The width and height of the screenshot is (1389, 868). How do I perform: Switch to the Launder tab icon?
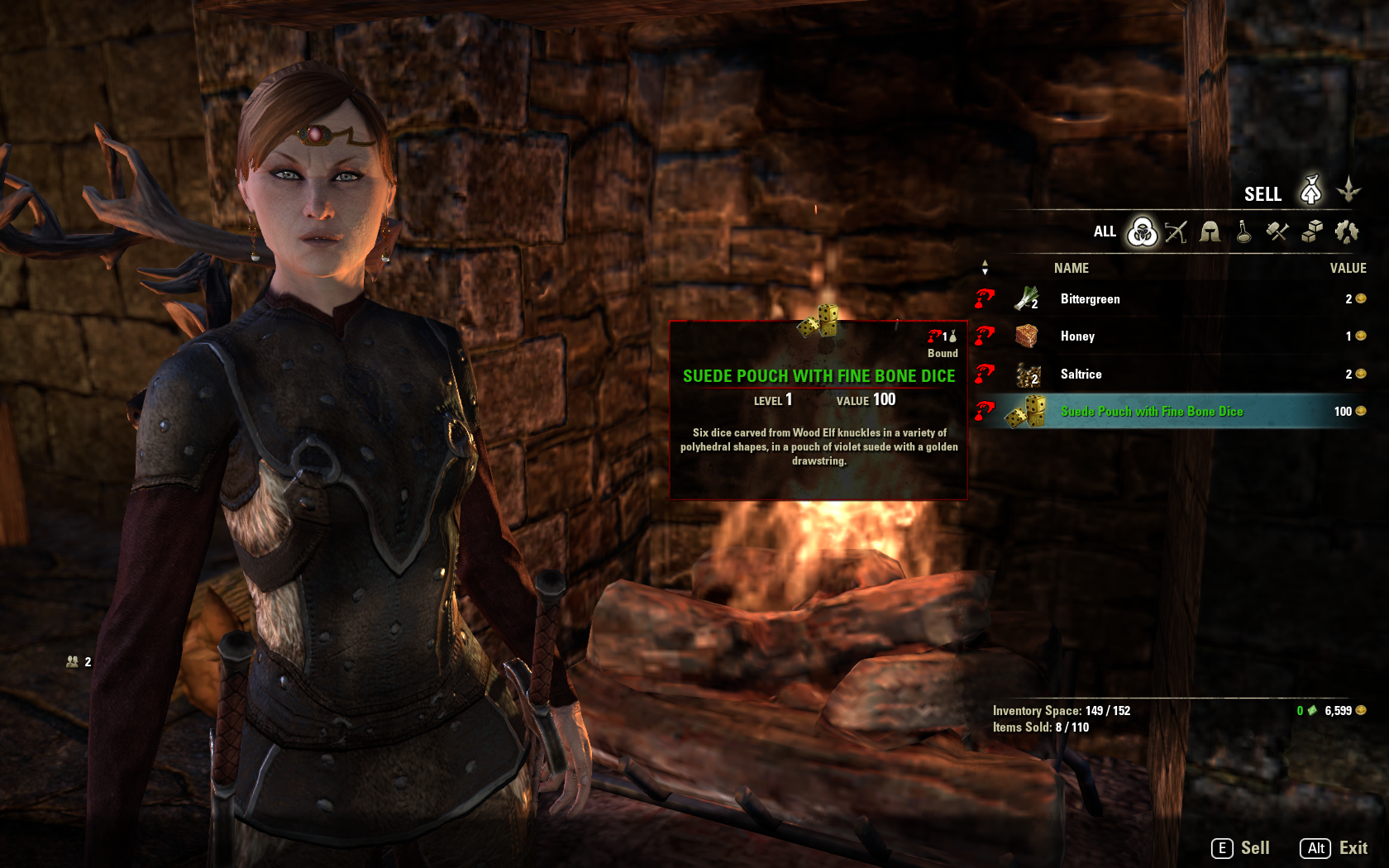click(1348, 191)
